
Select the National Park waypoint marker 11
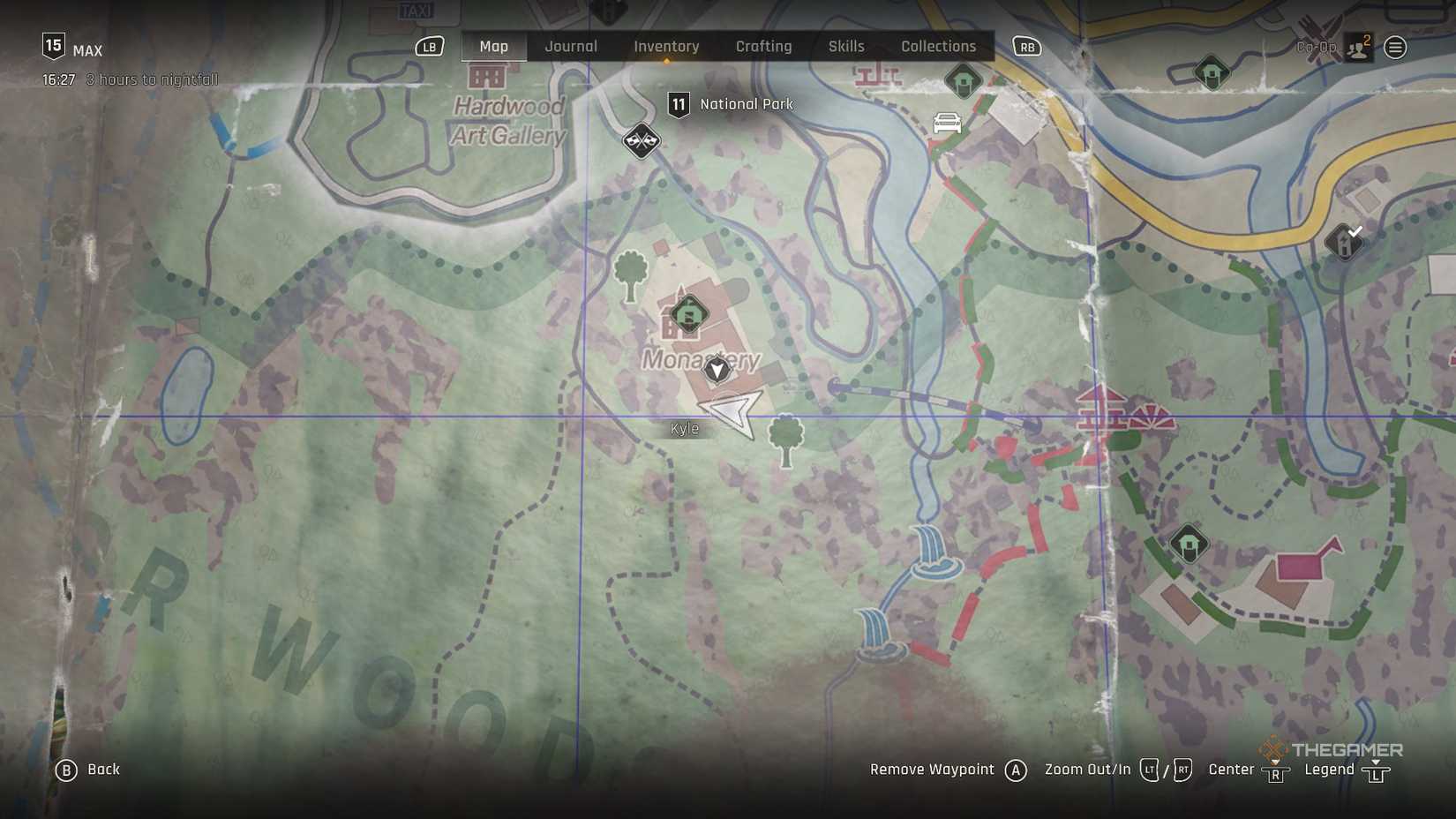click(x=679, y=103)
